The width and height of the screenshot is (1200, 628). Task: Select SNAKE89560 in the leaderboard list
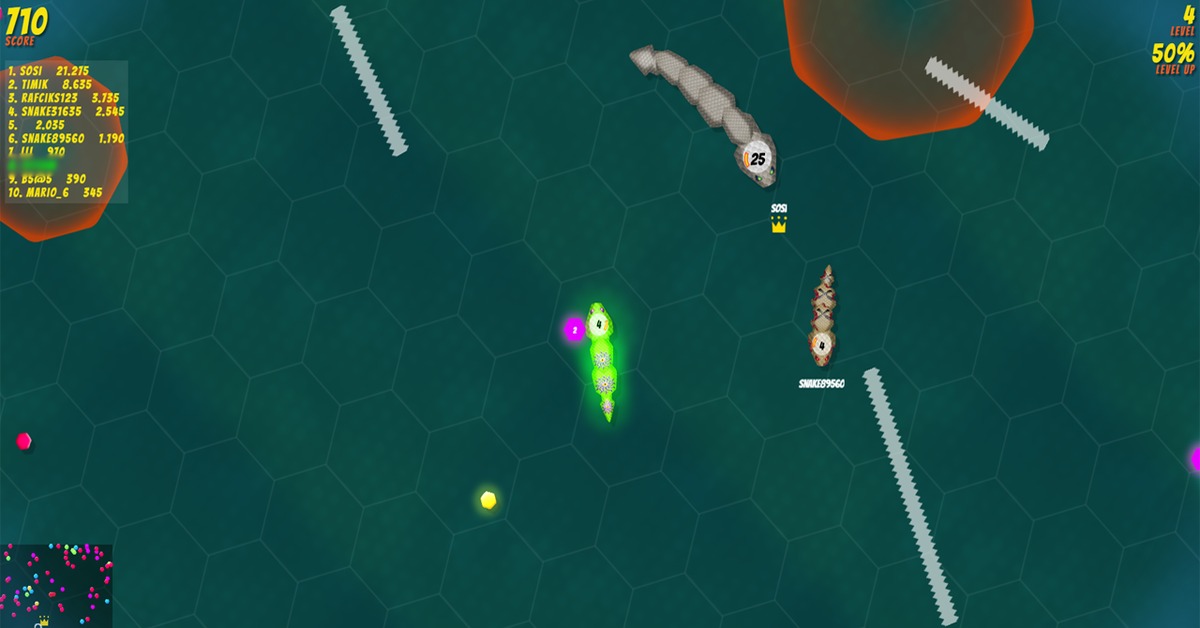click(x=66, y=139)
